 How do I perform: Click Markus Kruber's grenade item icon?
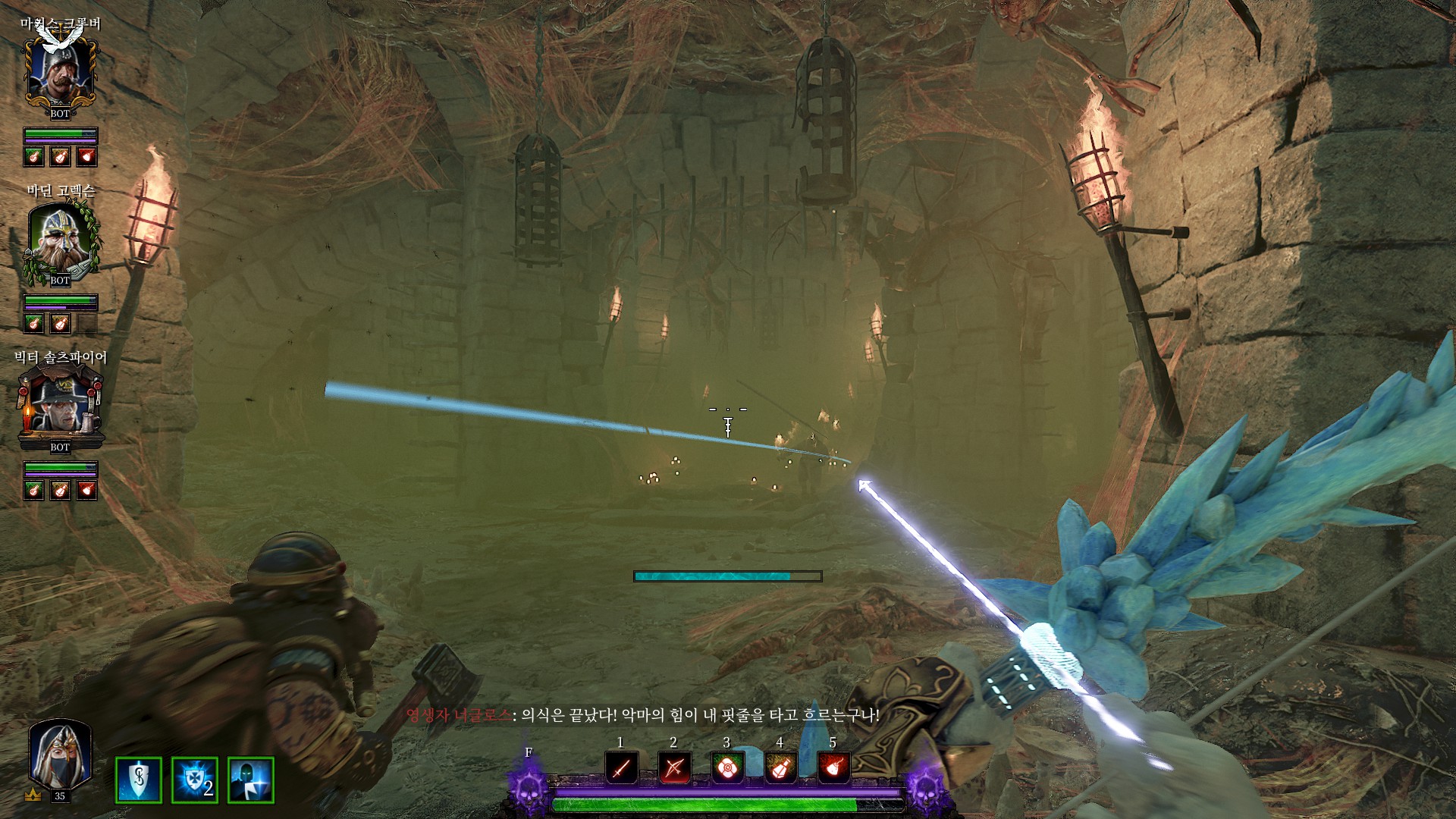tap(87, 156)
